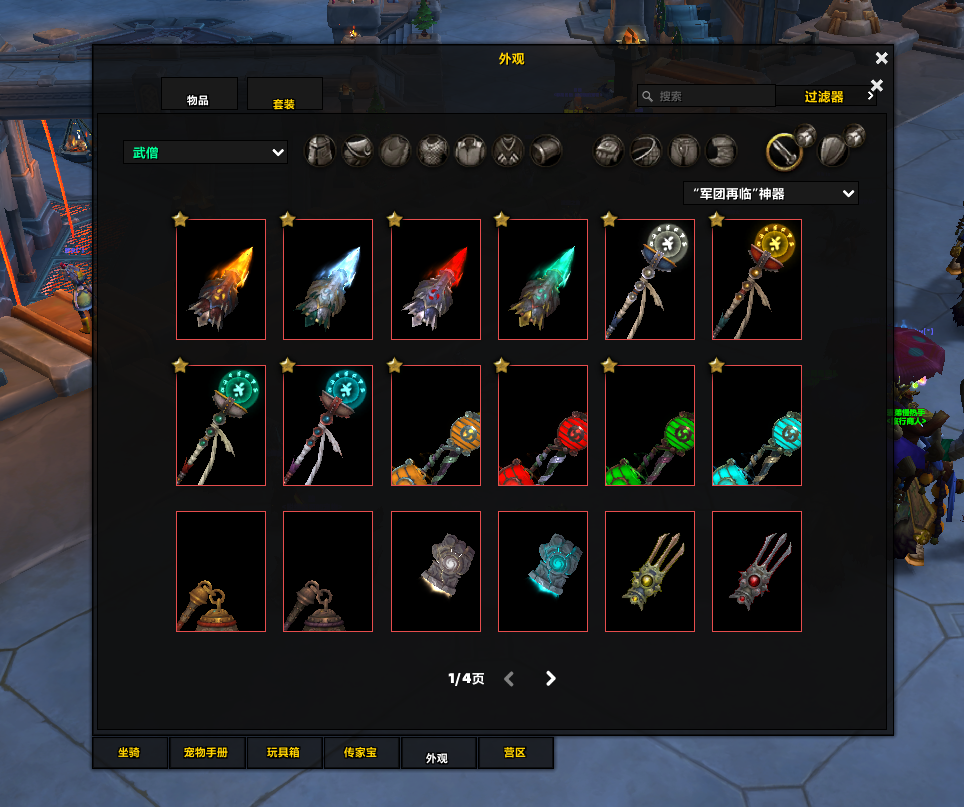Select the helmet head slot icon
The width and height of the screenshot is (964, 807).
click(320, 151)
